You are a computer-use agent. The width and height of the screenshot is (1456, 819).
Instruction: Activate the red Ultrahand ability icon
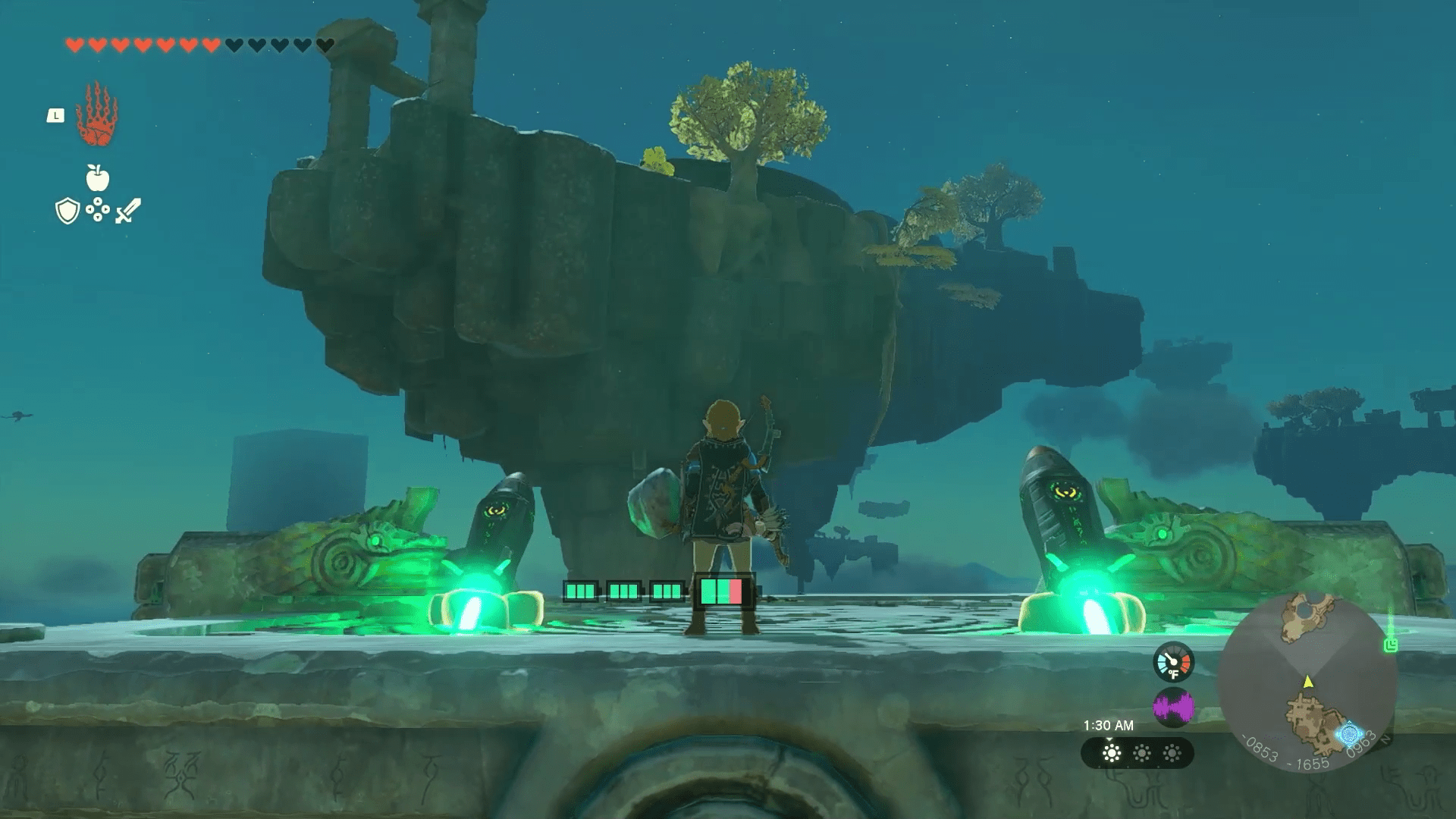[97, 115]
